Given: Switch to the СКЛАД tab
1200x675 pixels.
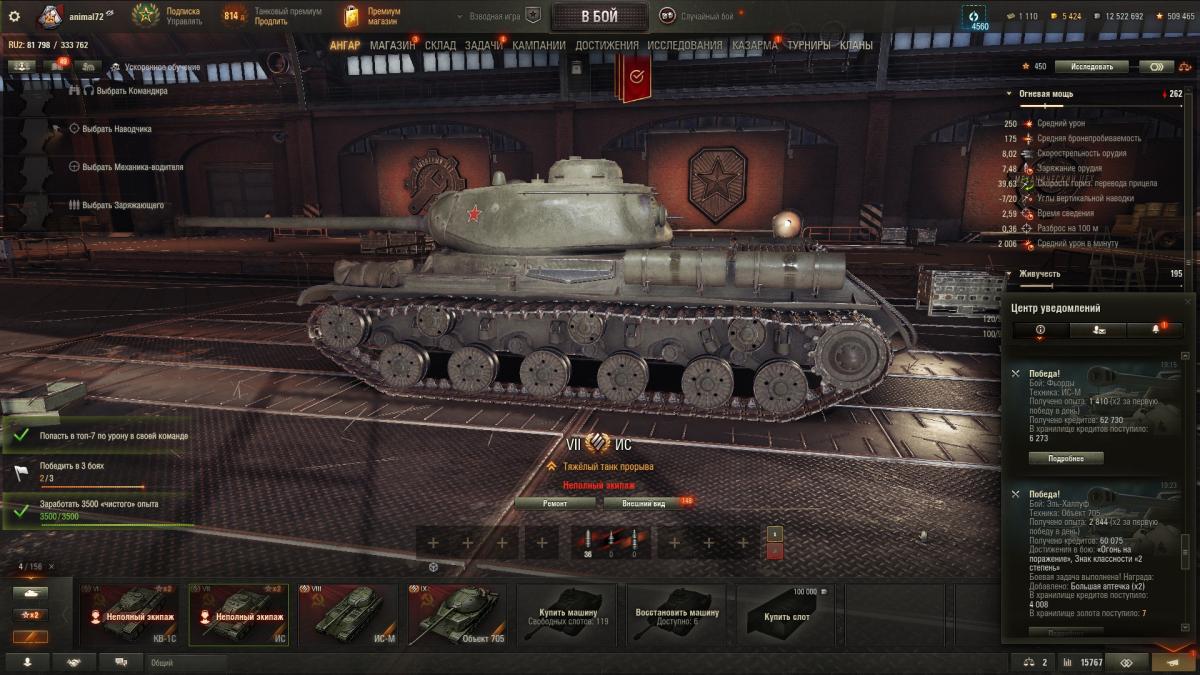Looking at the screenshot, I should [440, 45].
